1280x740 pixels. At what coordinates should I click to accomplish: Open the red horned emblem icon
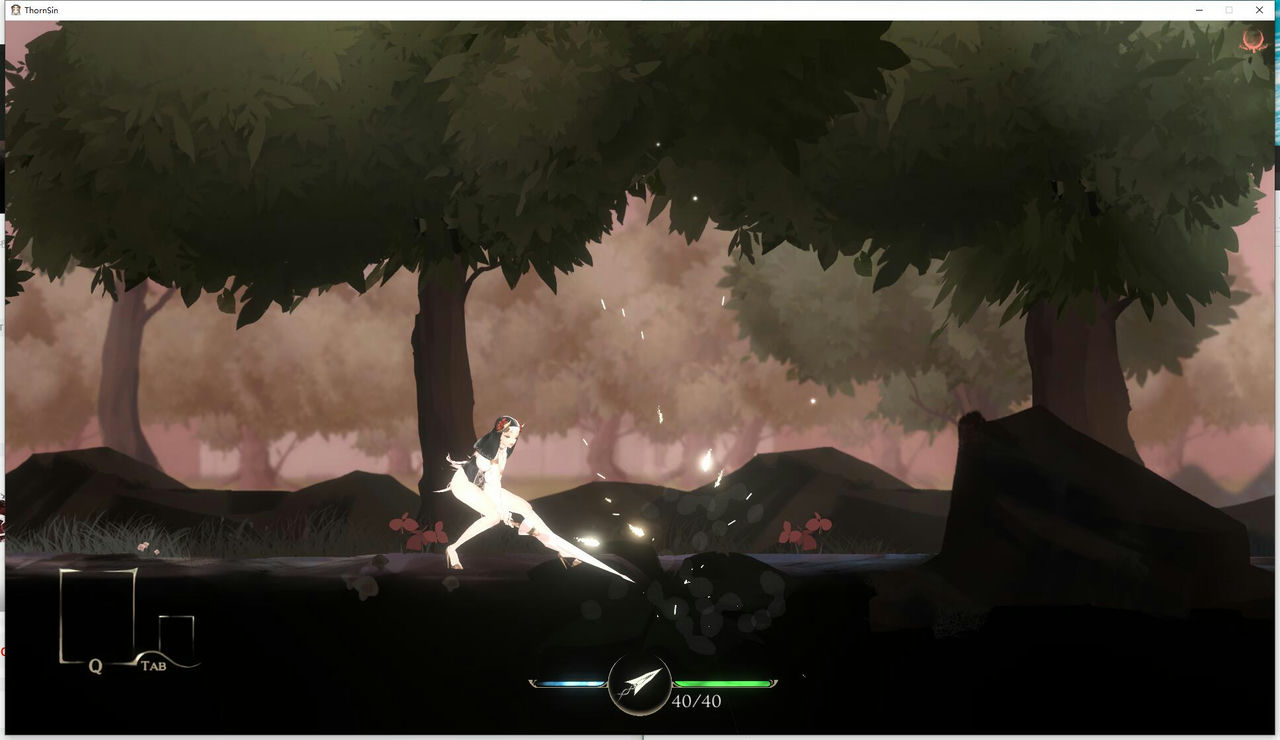tap(1251, 41)
